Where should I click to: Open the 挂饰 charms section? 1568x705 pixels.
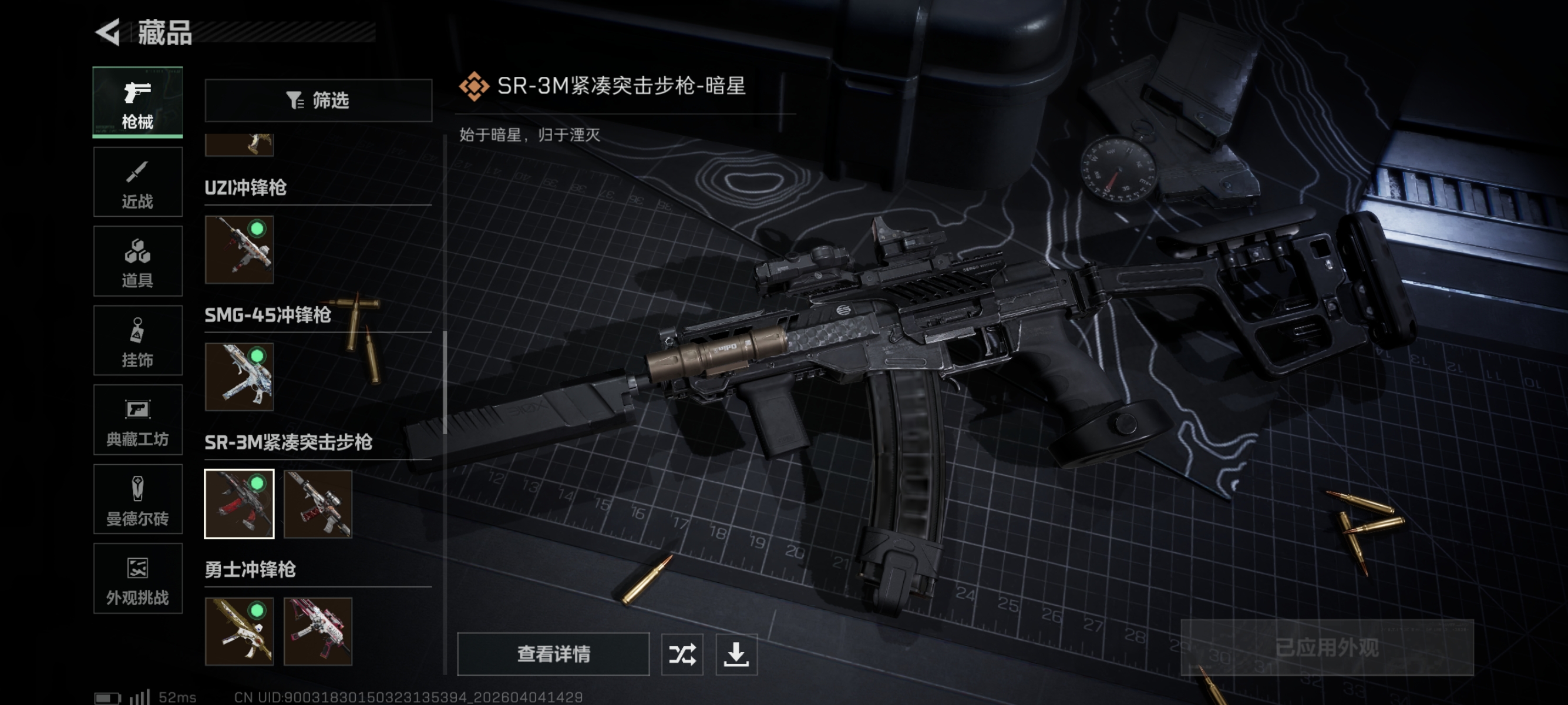pos(137,340)
